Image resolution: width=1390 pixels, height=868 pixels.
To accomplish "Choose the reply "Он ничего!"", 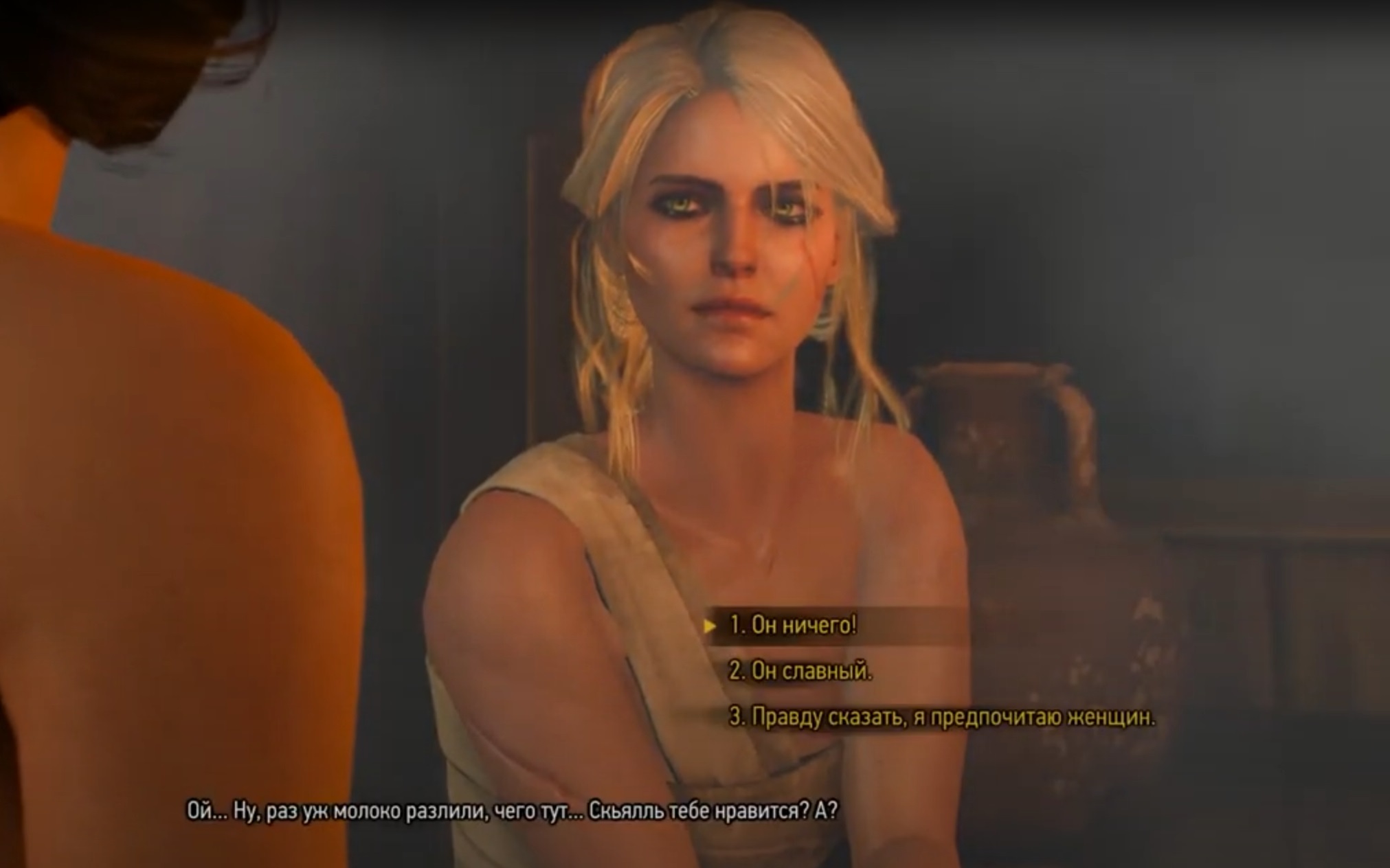I will [x=793, y=626].
